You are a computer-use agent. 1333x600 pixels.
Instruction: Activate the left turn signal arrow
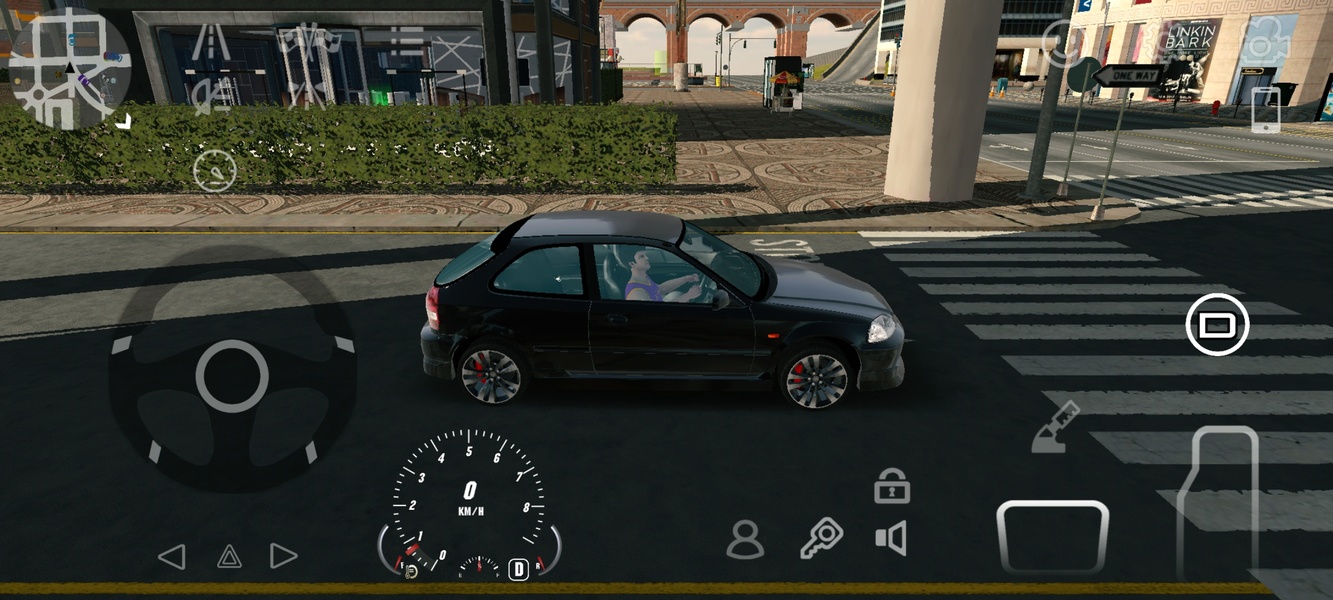(172, 557)
